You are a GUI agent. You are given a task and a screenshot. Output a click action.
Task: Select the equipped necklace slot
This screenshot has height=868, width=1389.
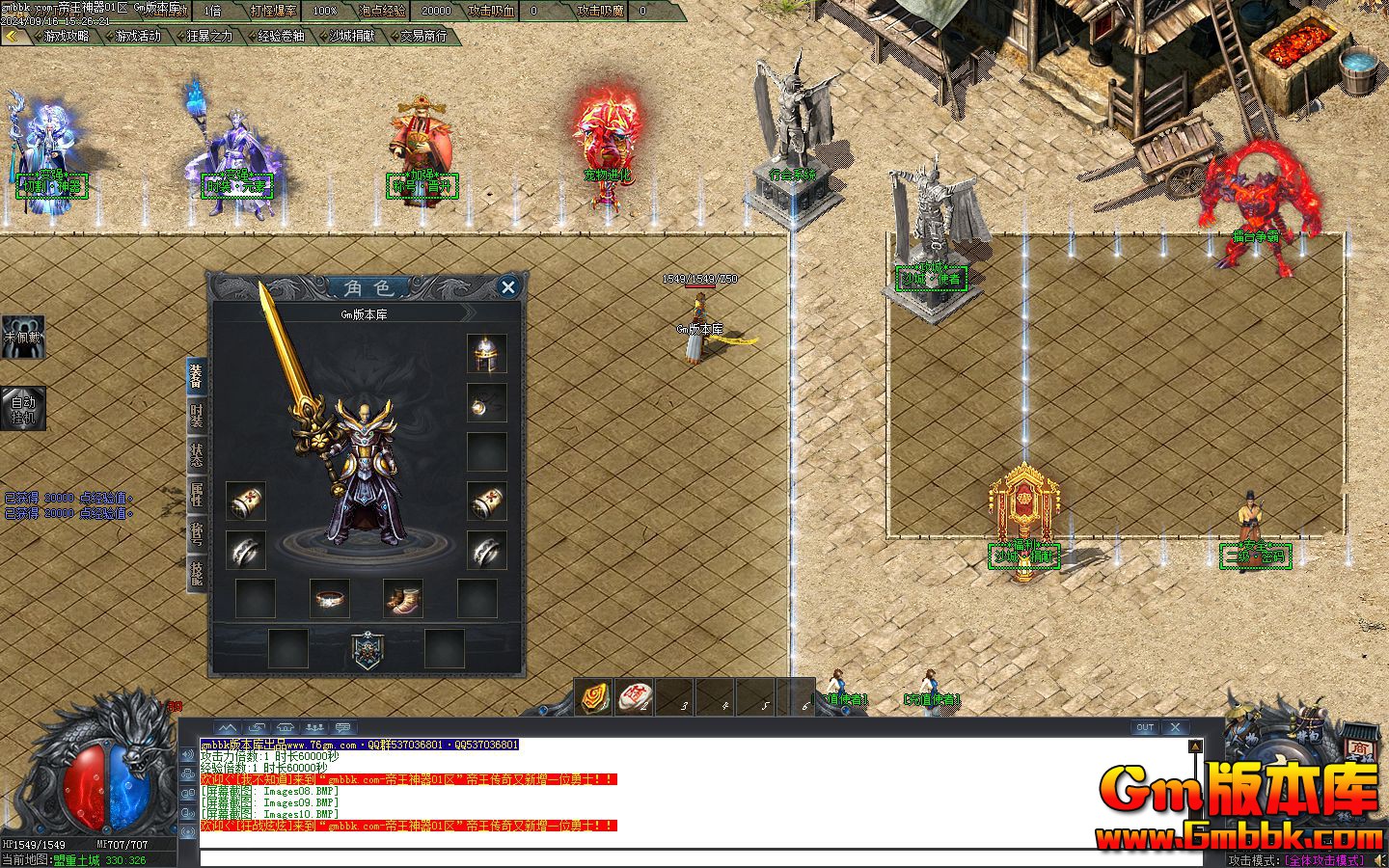click(x=487, y=403)
